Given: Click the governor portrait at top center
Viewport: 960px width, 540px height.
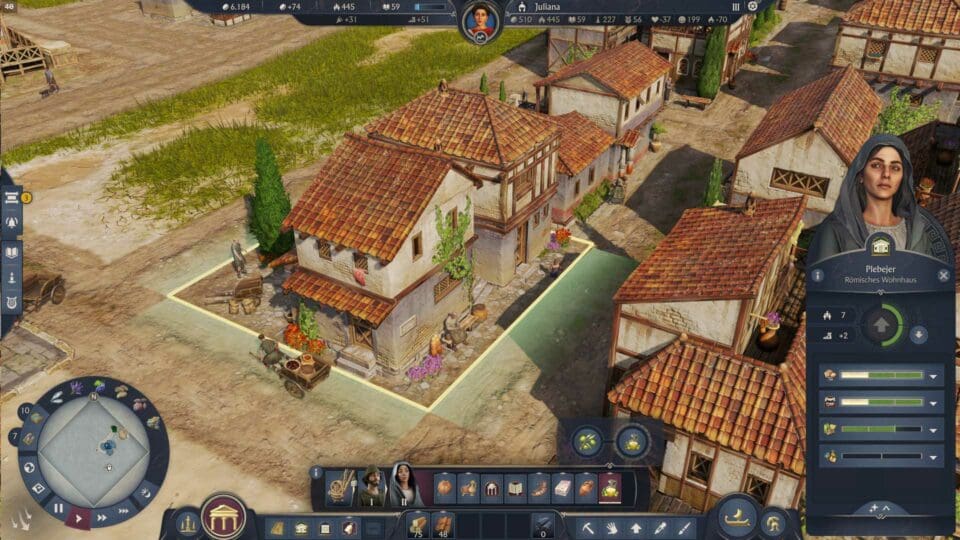Looking at the screenshot, I should coord(481,18).
